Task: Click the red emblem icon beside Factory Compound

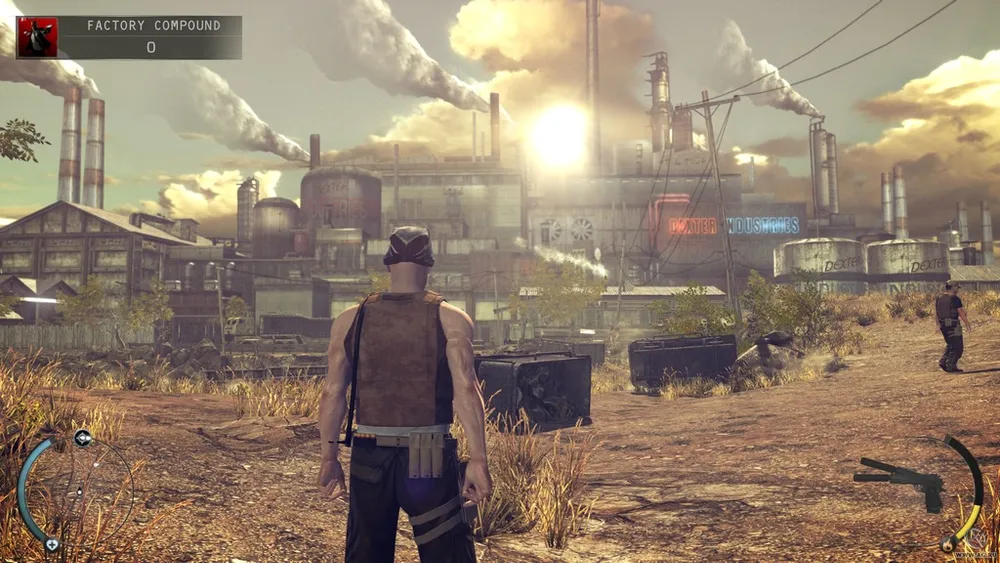Action: (x=37, y=37)
